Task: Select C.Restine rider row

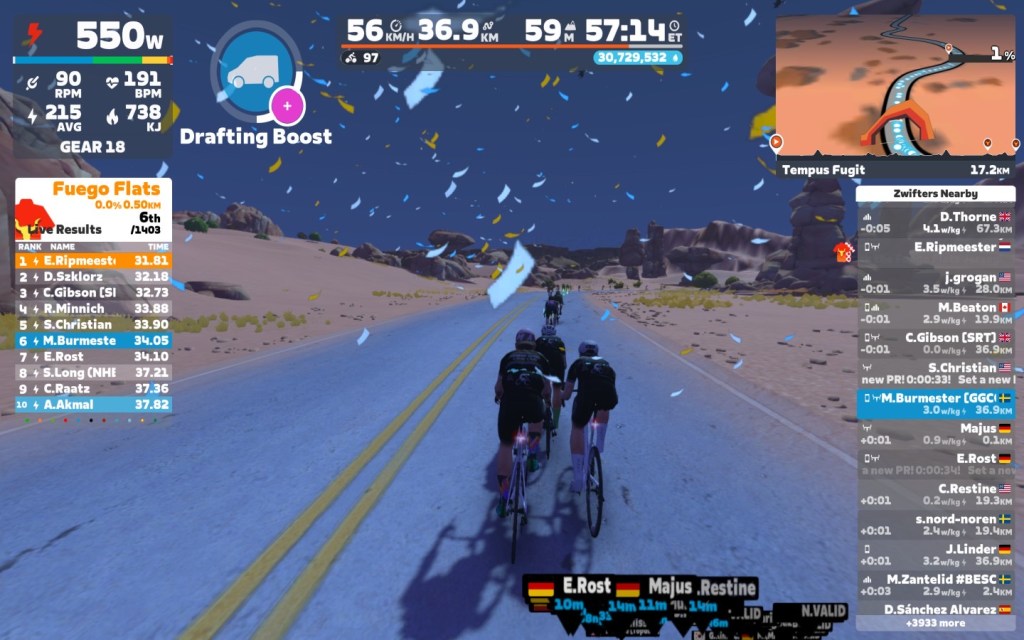Action: pyautogui.click(x=936, y=494)
